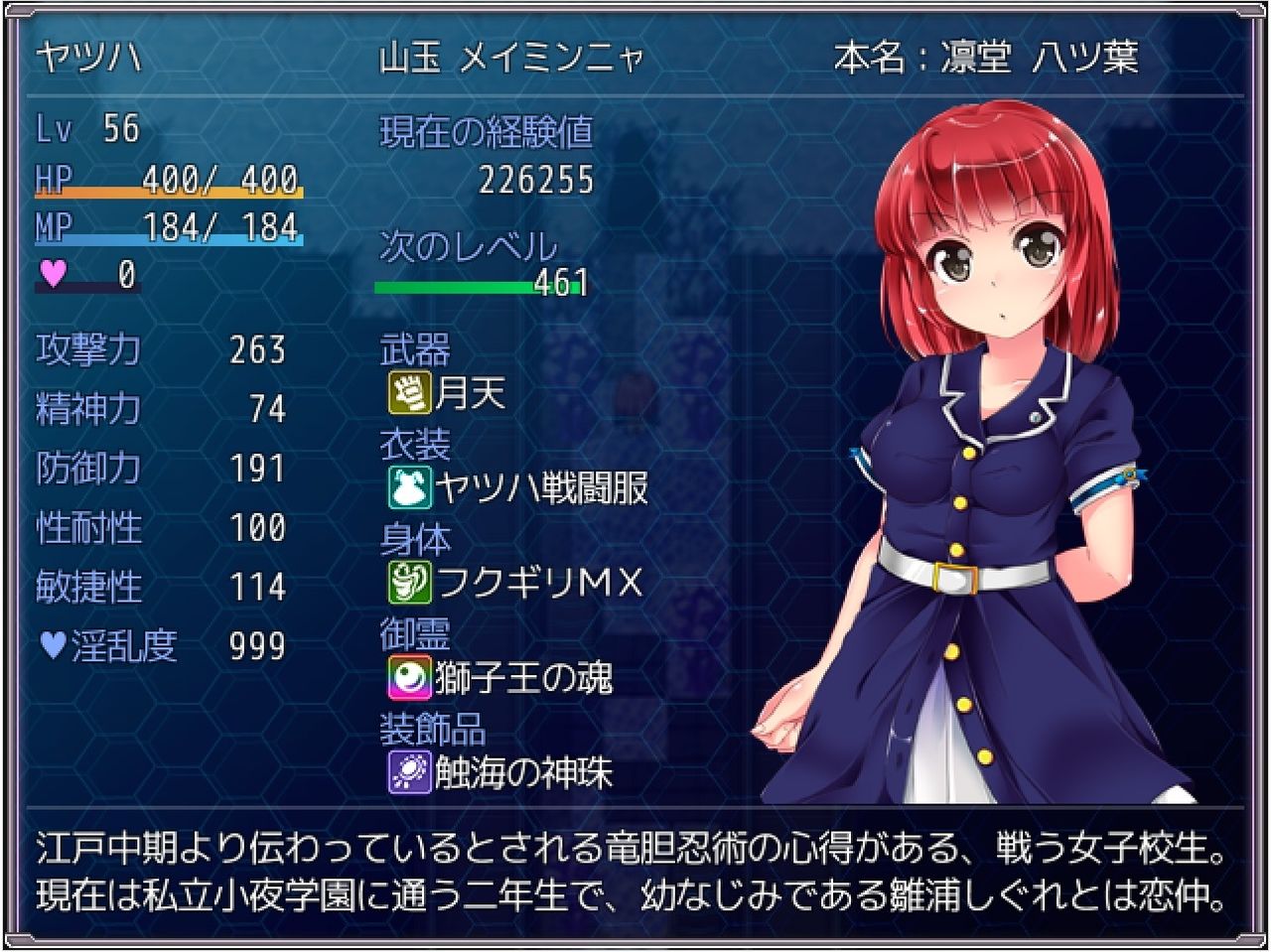Expand the 衣装 equipment category

[x=413, y=442]
